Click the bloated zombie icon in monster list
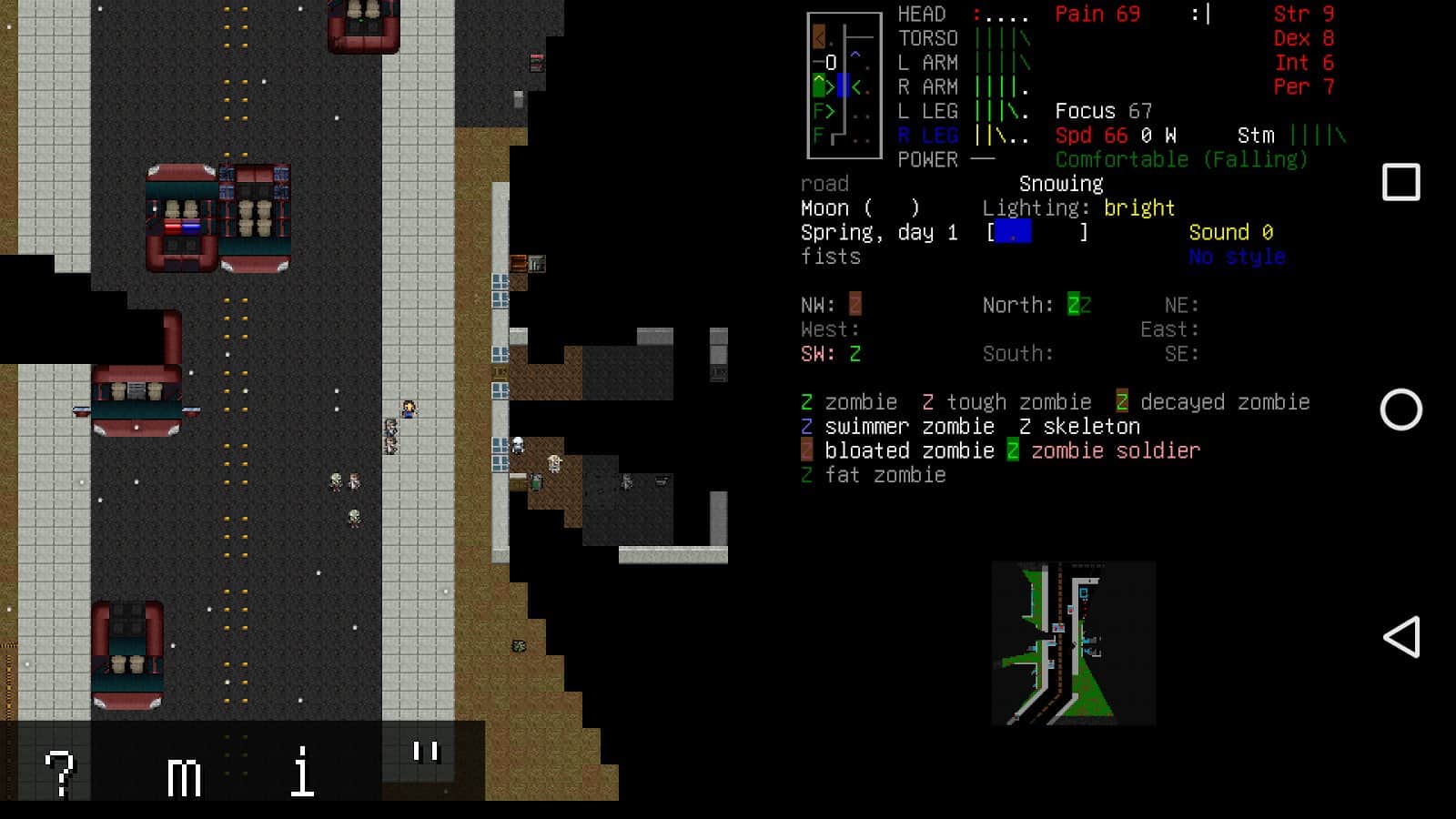Screen dimensions: 1456x819 [x=806, y=450]
